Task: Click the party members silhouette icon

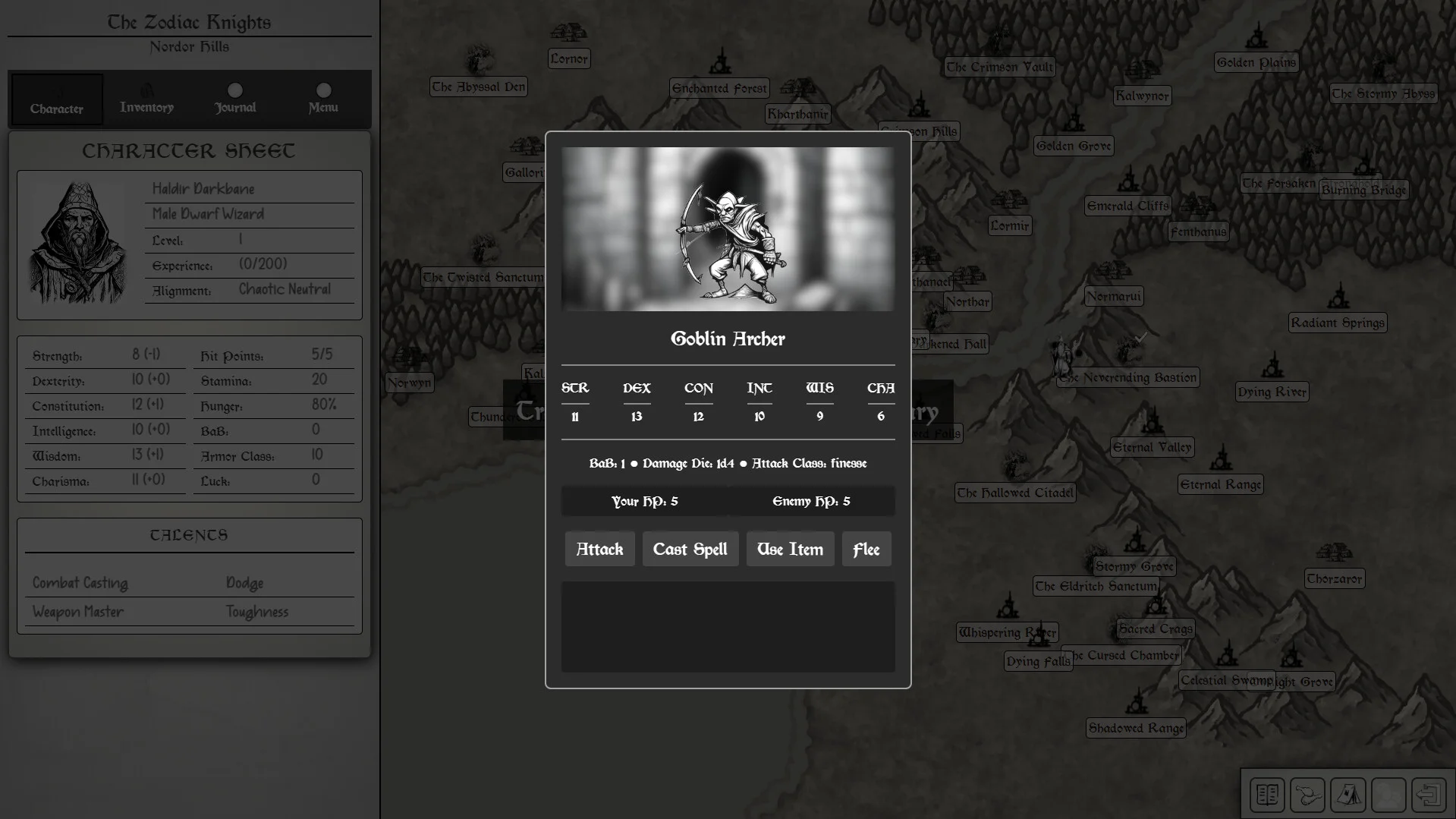Action: pyautogui.click(x=1388, y=795)
